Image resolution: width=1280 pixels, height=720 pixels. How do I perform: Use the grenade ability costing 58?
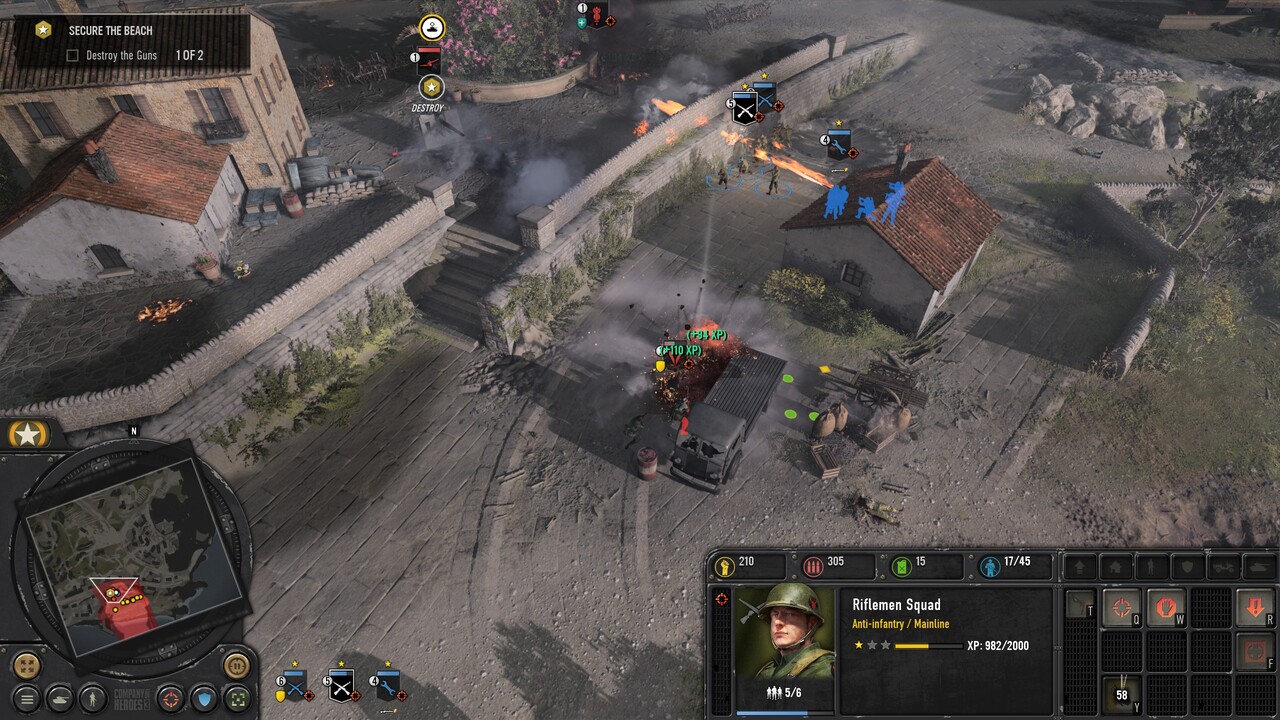[x=1121, y=693]
